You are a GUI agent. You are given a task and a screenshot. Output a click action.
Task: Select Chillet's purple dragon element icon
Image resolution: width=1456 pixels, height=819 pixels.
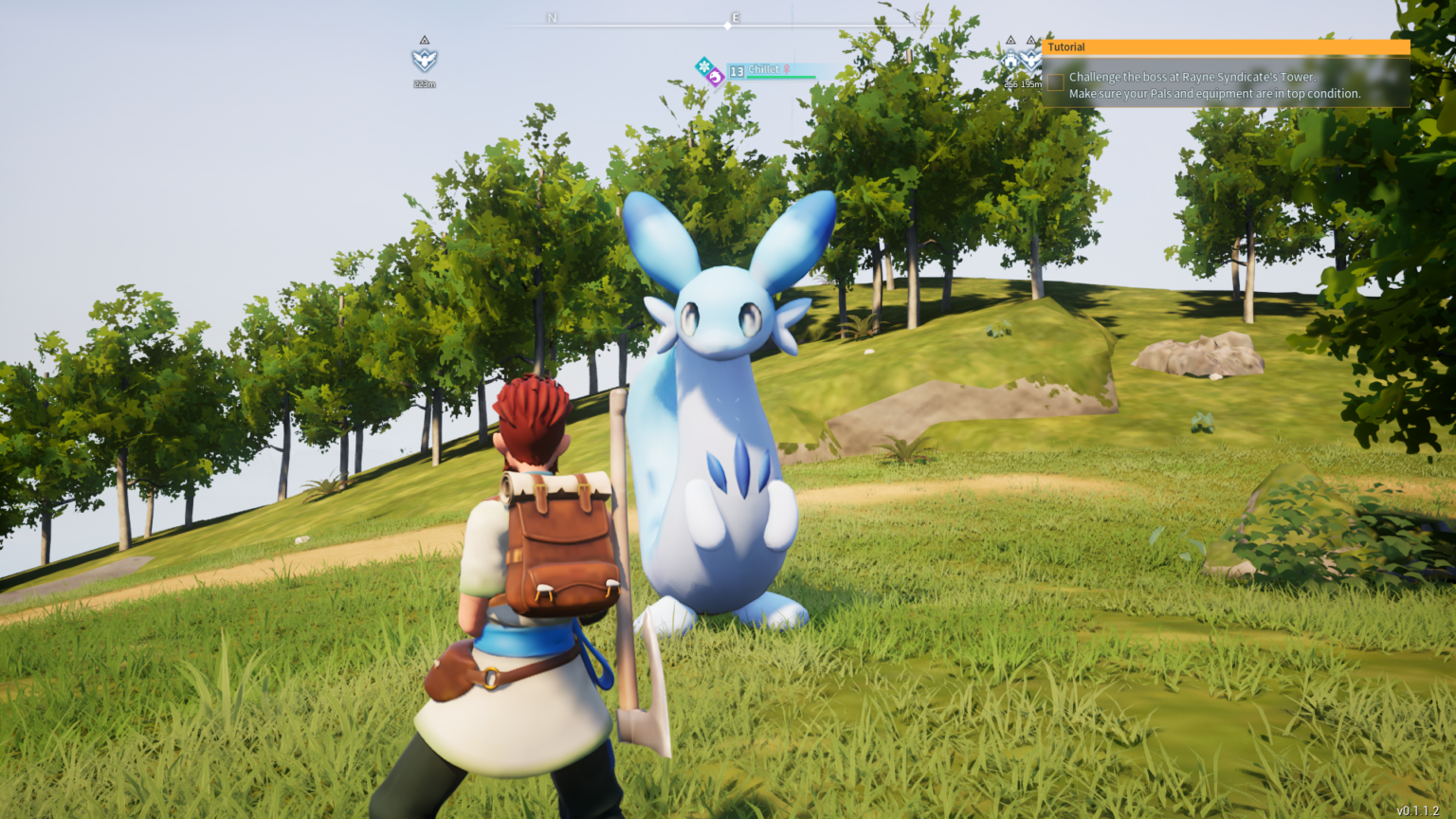[716, 78]
